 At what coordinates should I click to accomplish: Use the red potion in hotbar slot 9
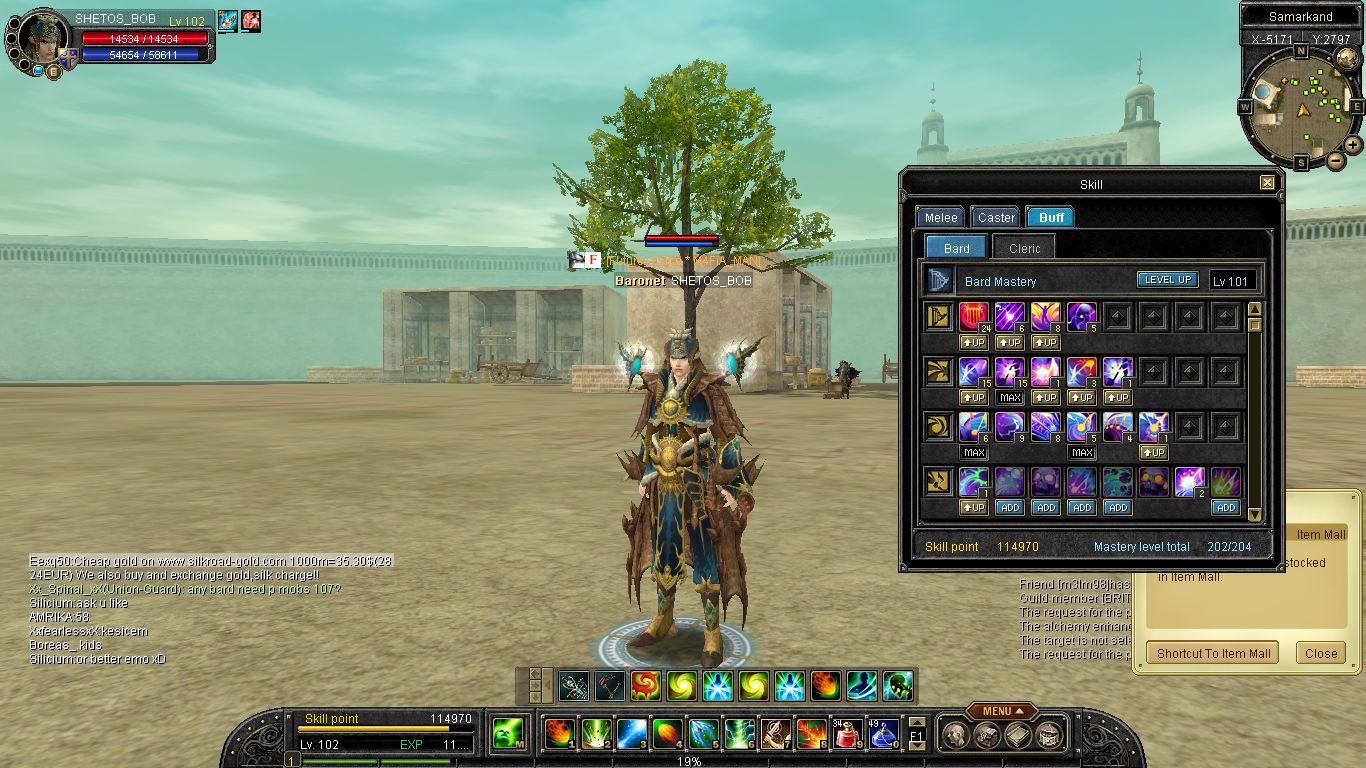848,734
